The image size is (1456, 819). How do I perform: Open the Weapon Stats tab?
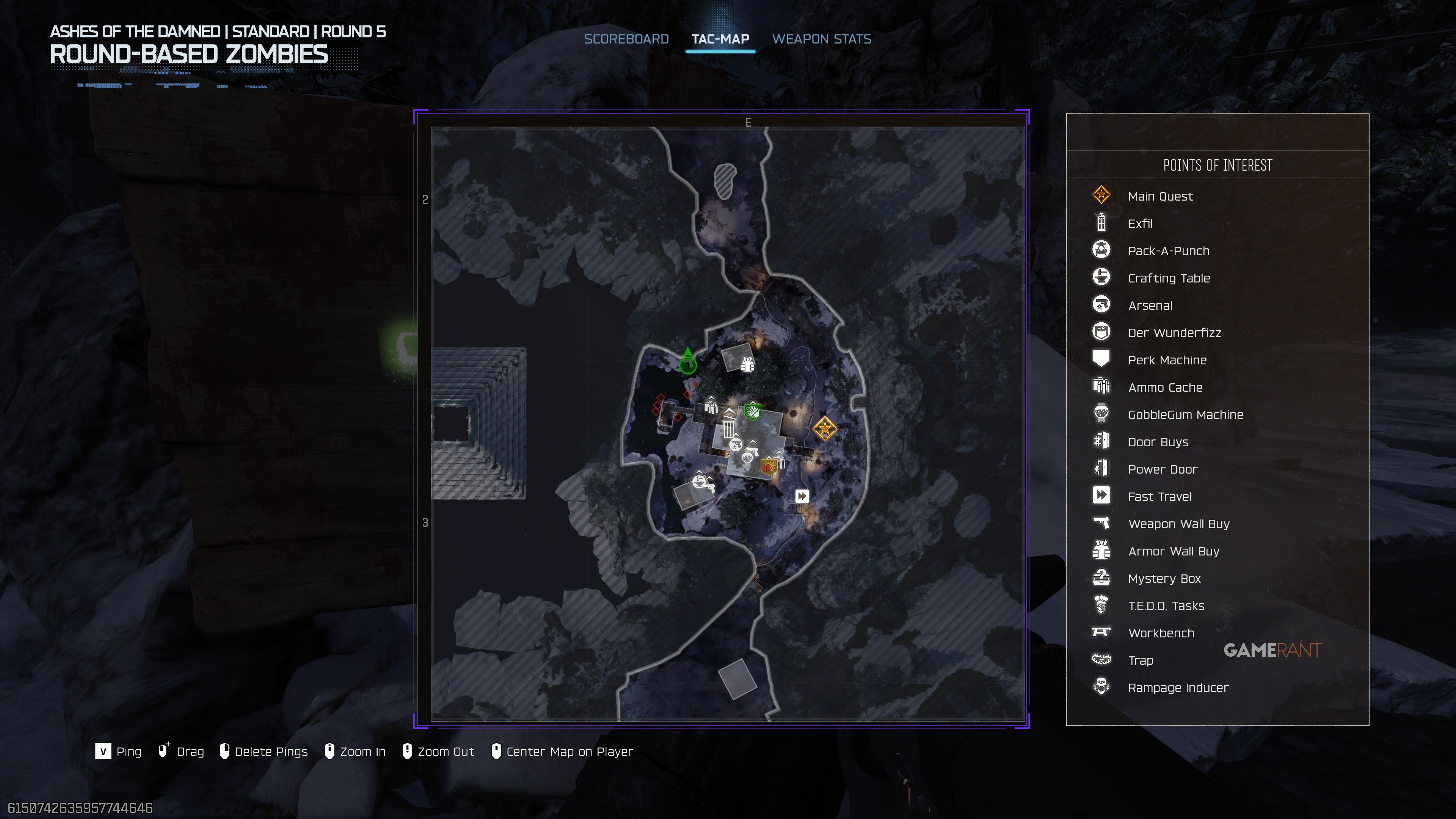point(821,39)
